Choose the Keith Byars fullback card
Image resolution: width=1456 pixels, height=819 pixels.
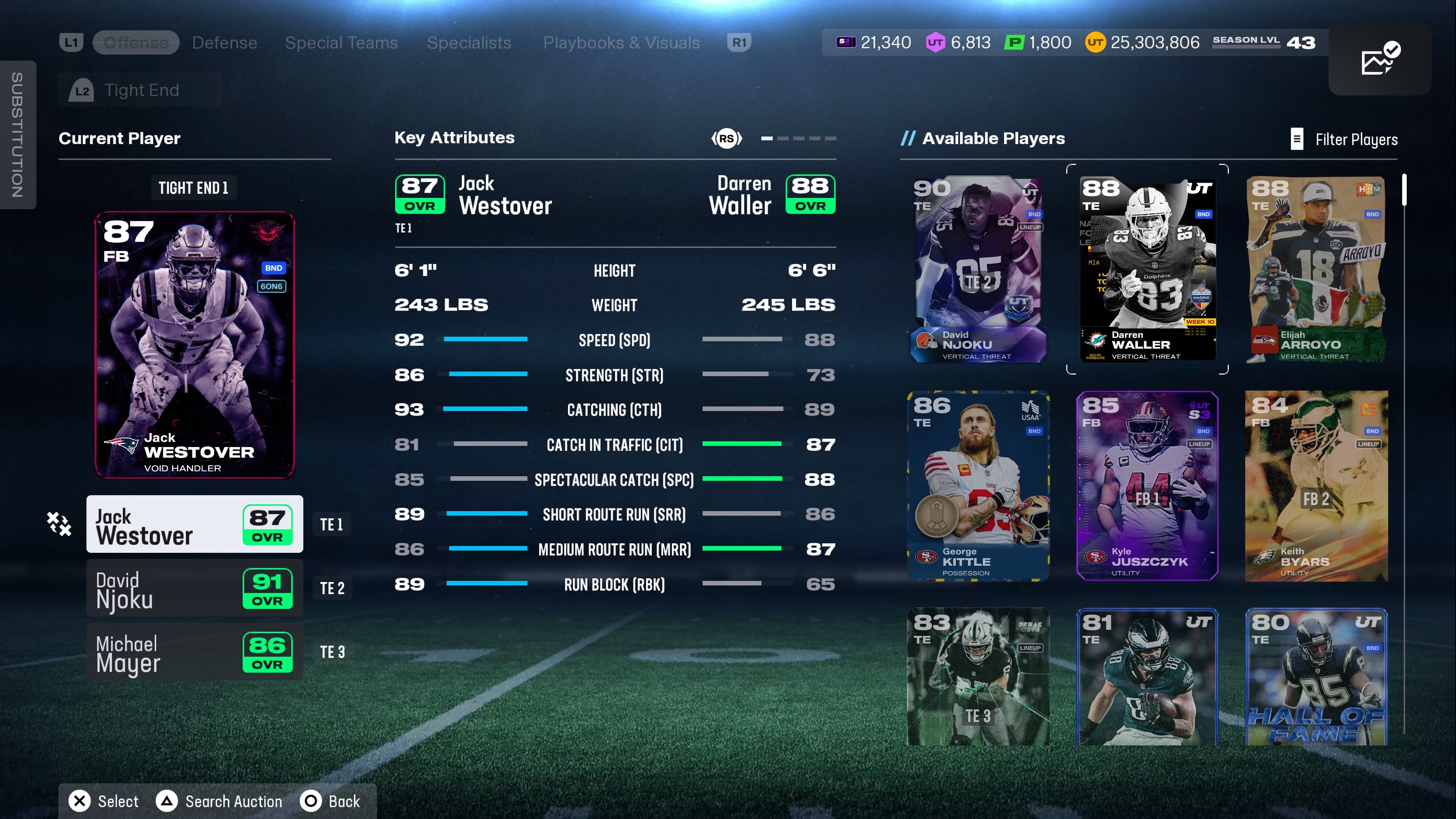(x=1316, y=486)
